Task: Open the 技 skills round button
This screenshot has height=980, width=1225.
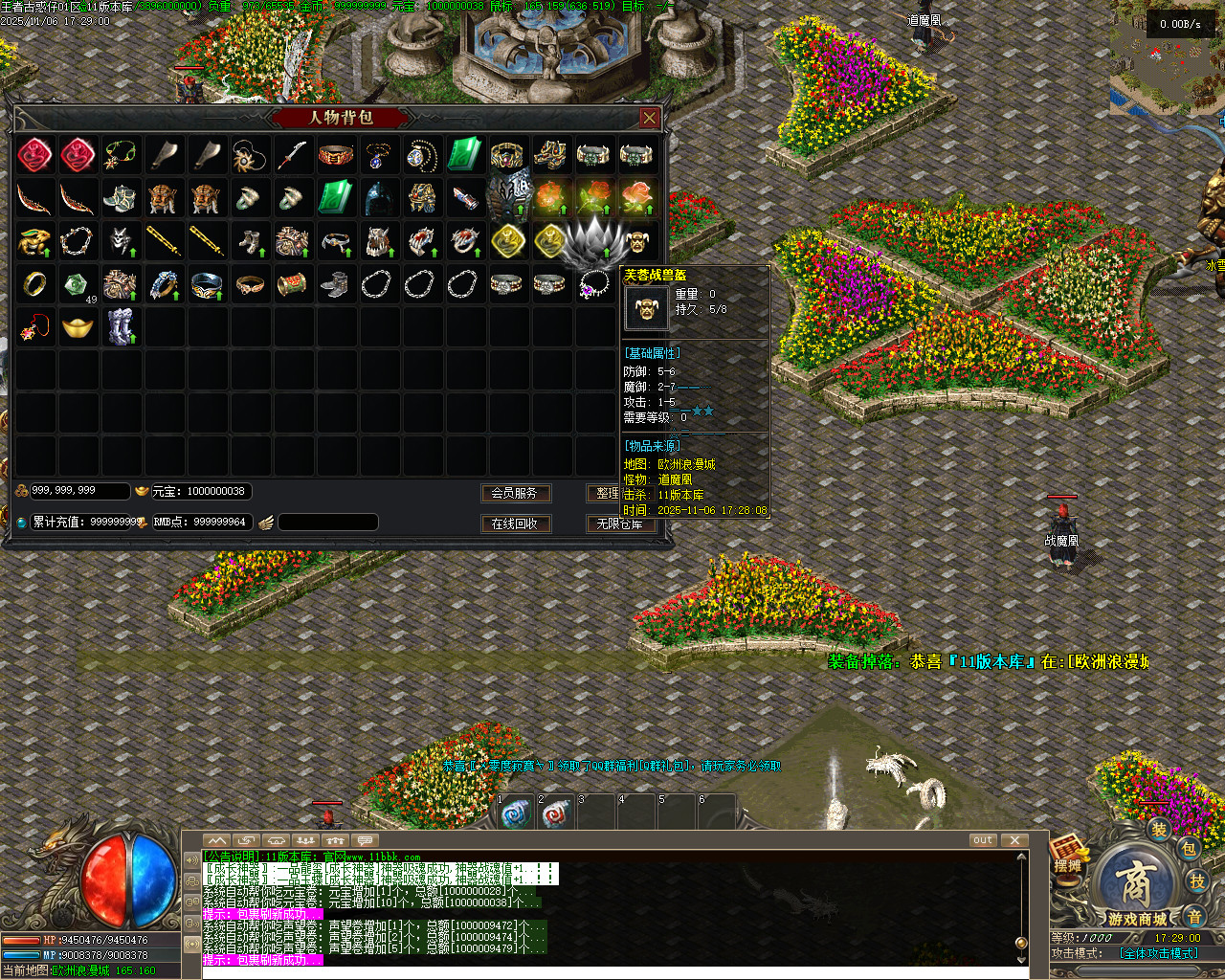Action: coord(1197,881)
